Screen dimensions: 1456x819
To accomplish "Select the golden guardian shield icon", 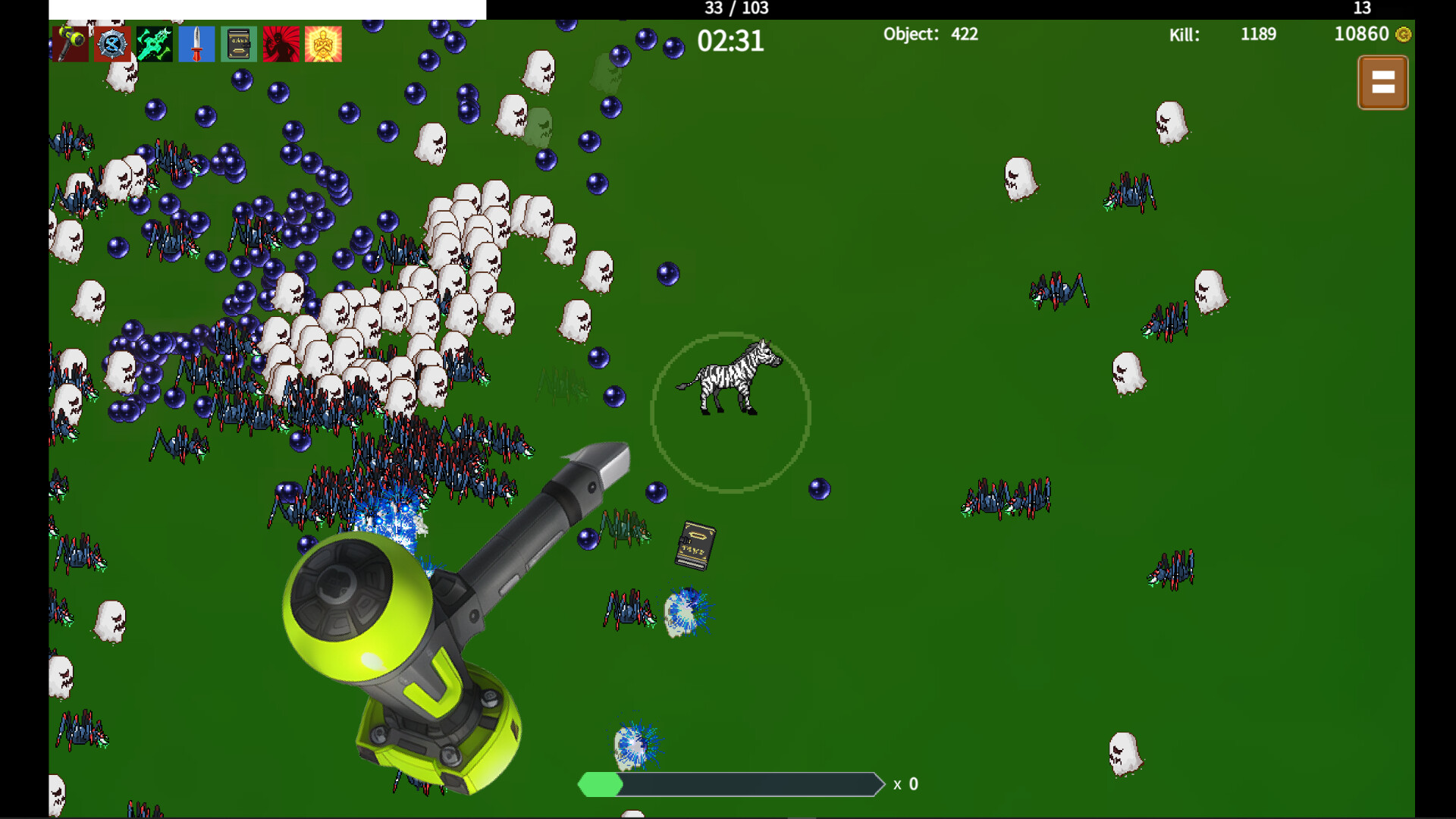I will tap(323, 43).
